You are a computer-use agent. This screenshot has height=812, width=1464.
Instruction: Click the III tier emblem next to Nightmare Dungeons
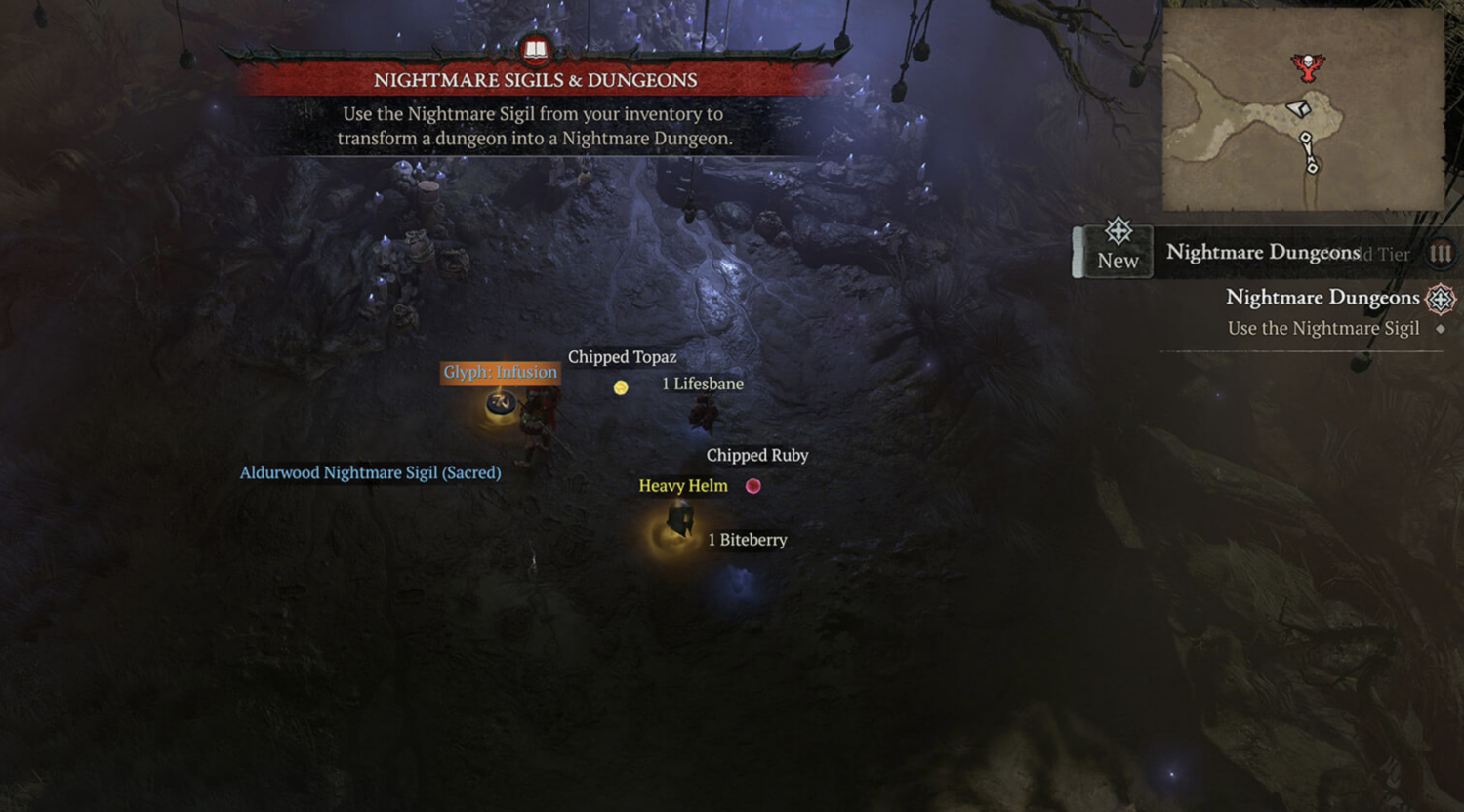1442,253
